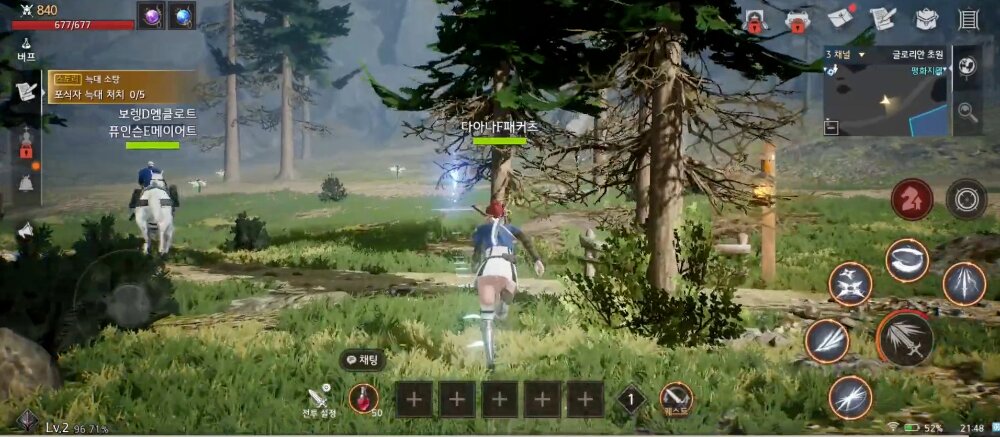Select the wolf hunting quest tracker
1000x437 pixels.
coord(97,86)
